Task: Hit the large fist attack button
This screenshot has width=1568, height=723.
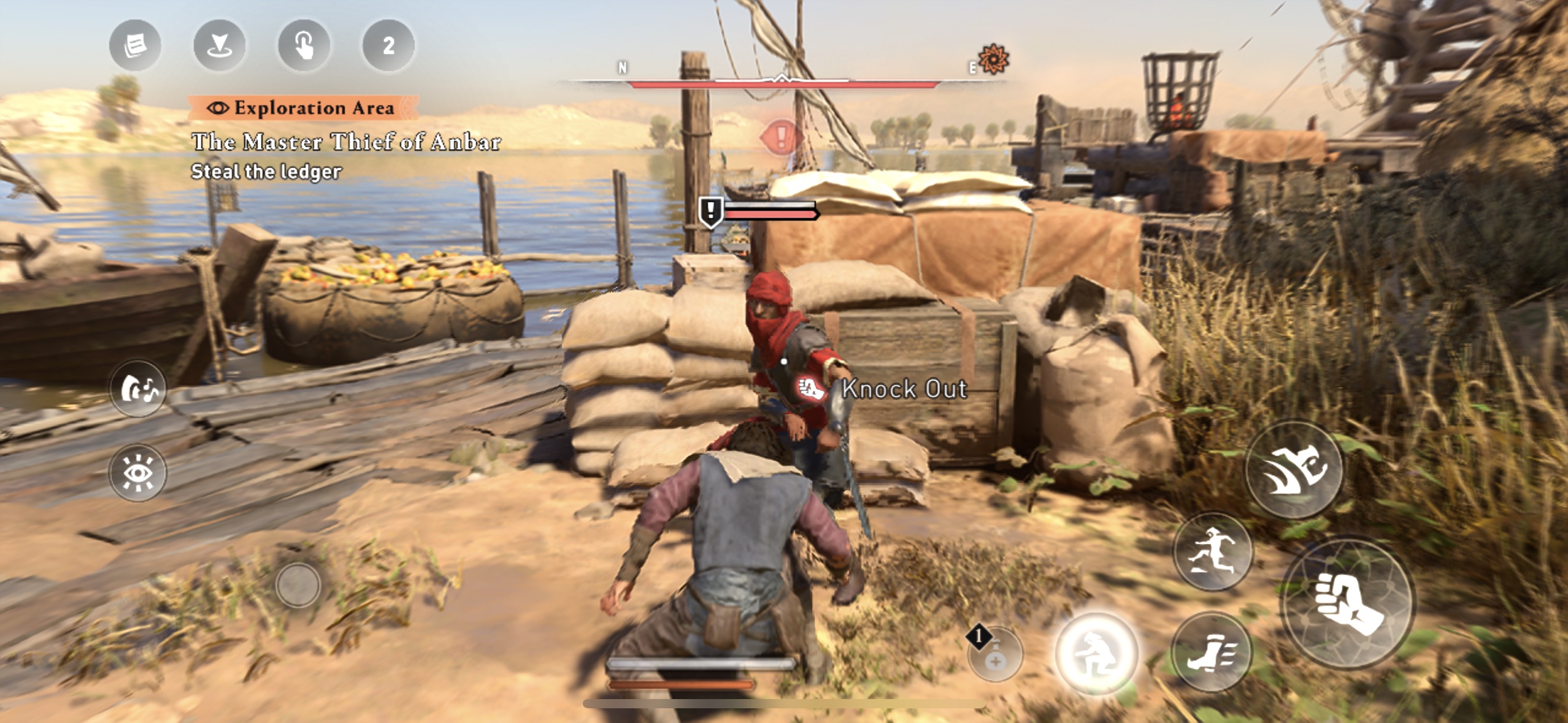Action: tap(1348, 603)
